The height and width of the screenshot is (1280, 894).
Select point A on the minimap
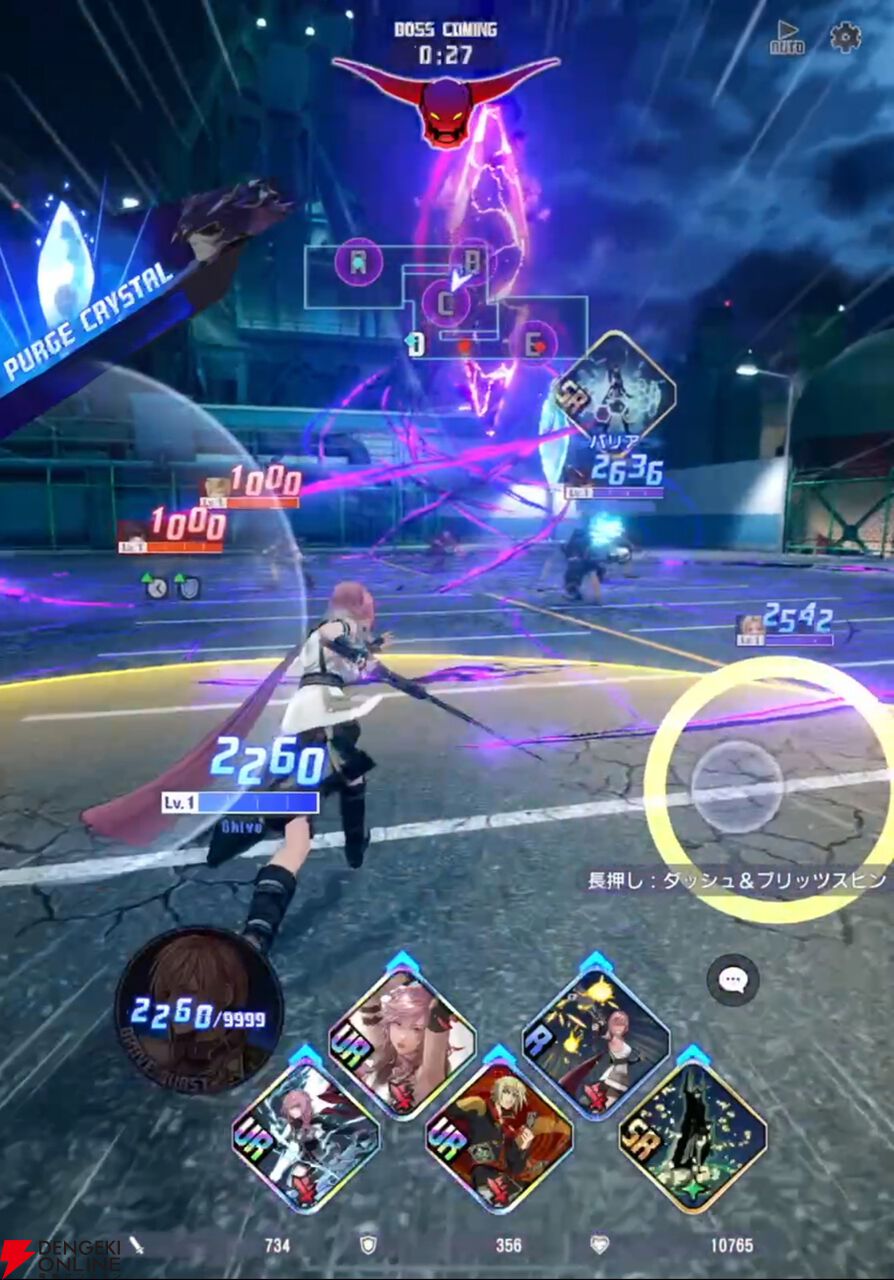[359, 263]
